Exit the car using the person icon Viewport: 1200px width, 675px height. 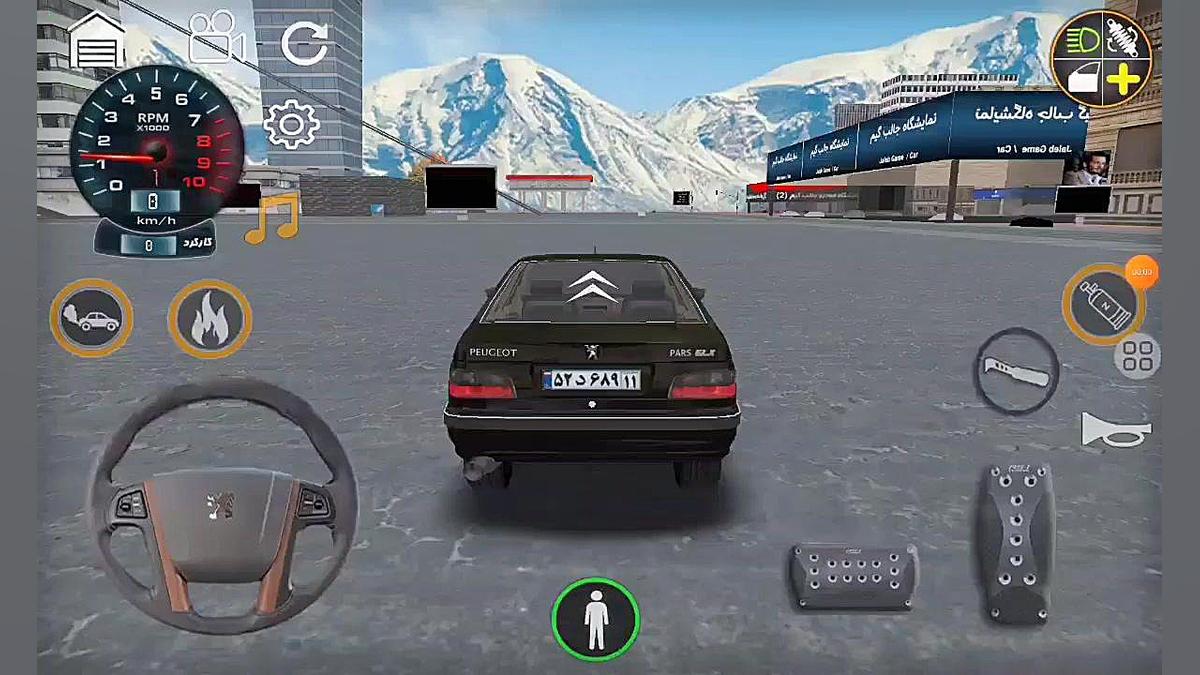coord(596,619)
